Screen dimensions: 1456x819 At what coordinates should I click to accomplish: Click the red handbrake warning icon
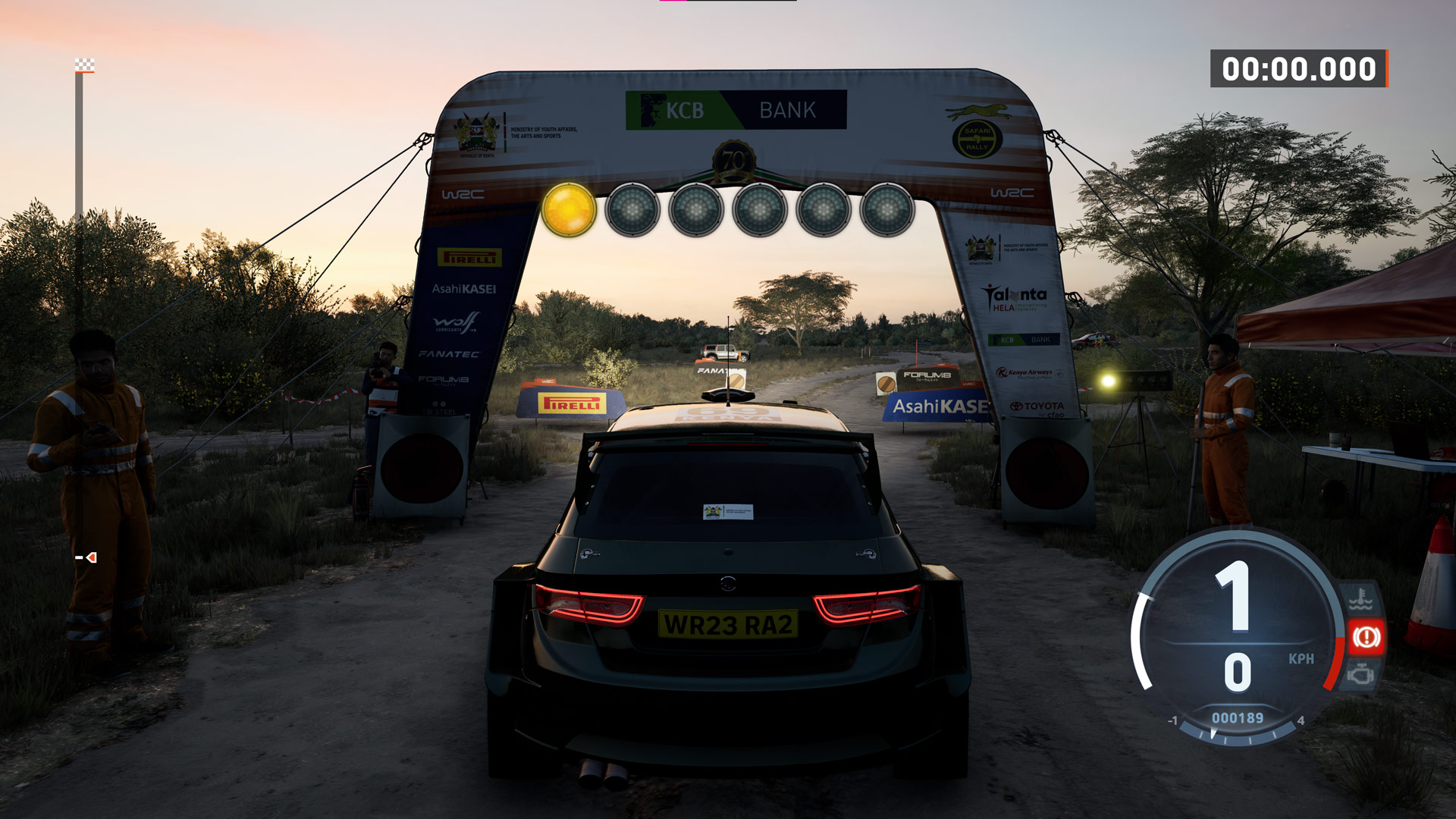click(1367, 637)
